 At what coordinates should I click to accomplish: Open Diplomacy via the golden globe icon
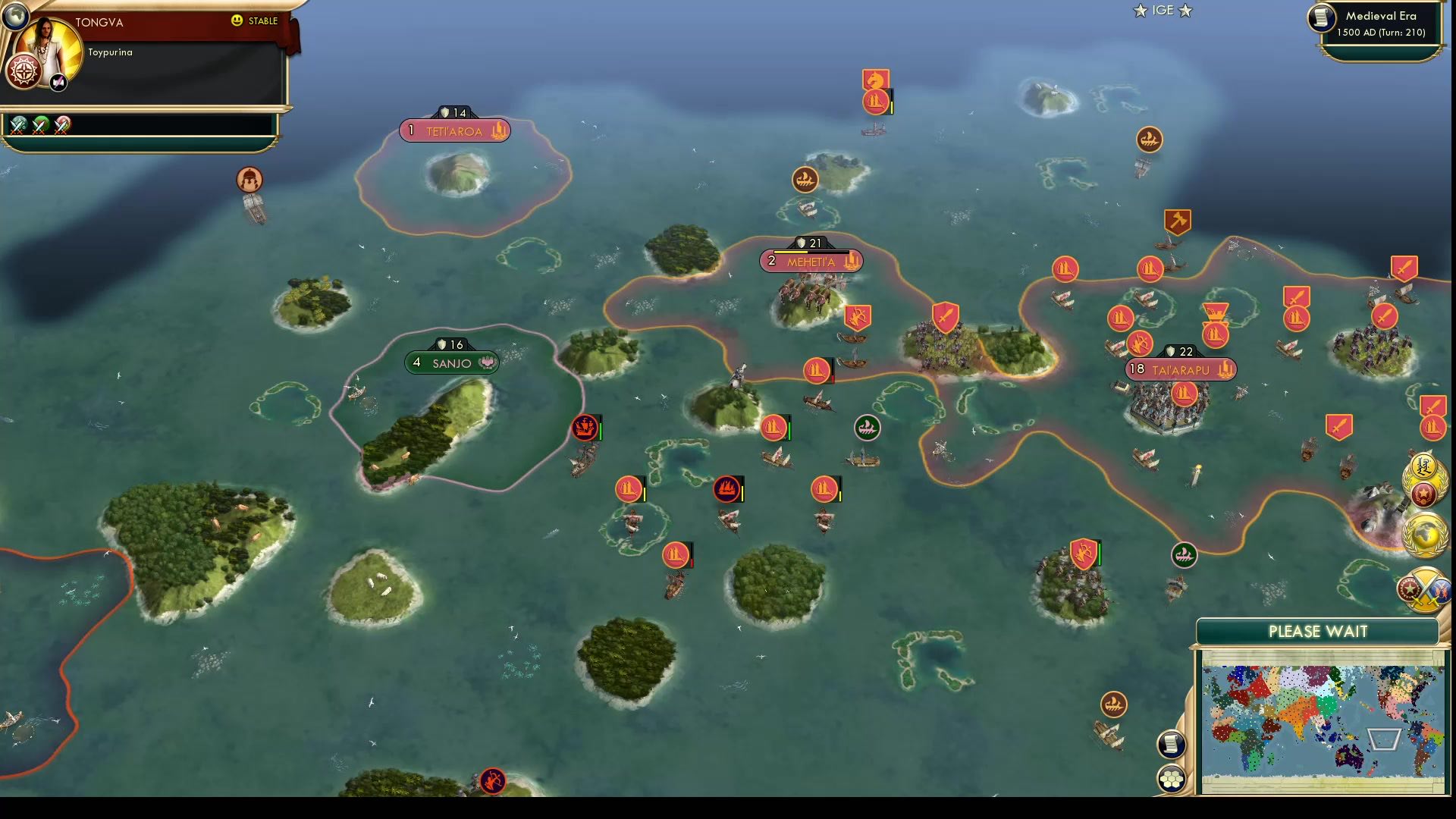click(x=1426, y=533)
